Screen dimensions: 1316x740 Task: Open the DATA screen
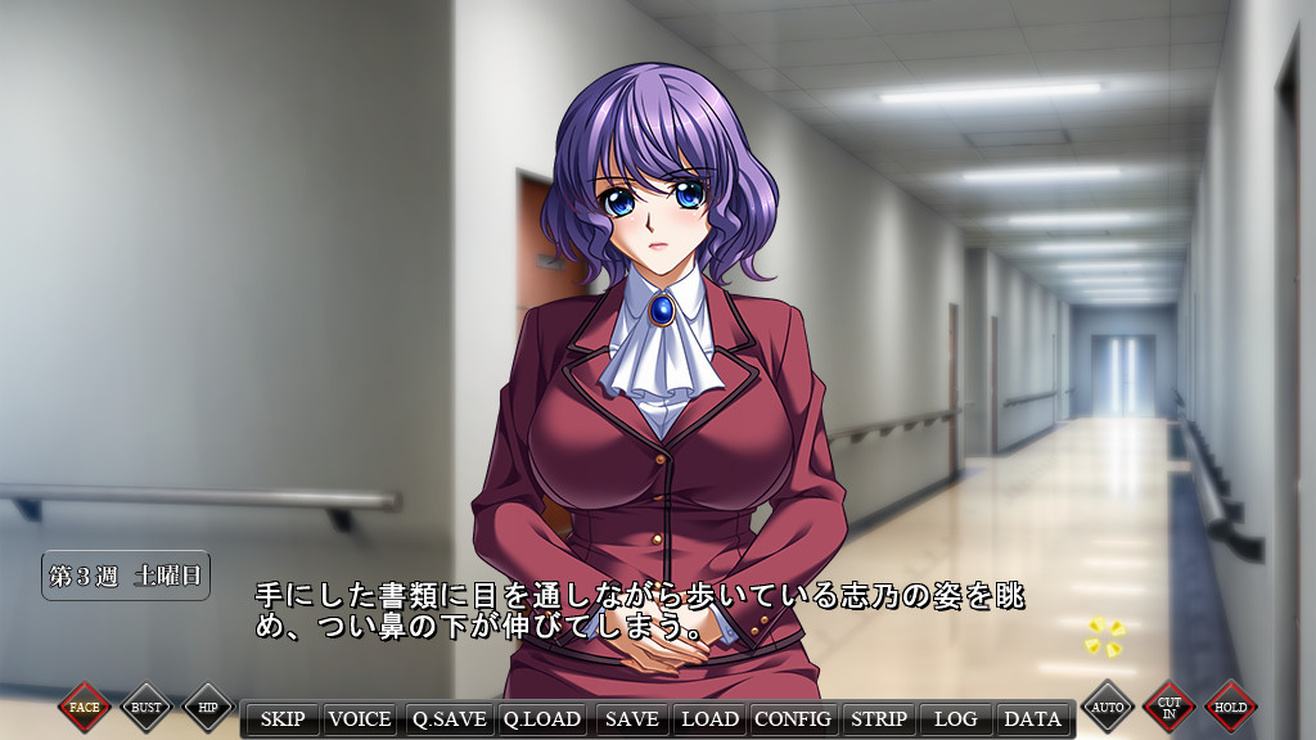(1034, 719)
